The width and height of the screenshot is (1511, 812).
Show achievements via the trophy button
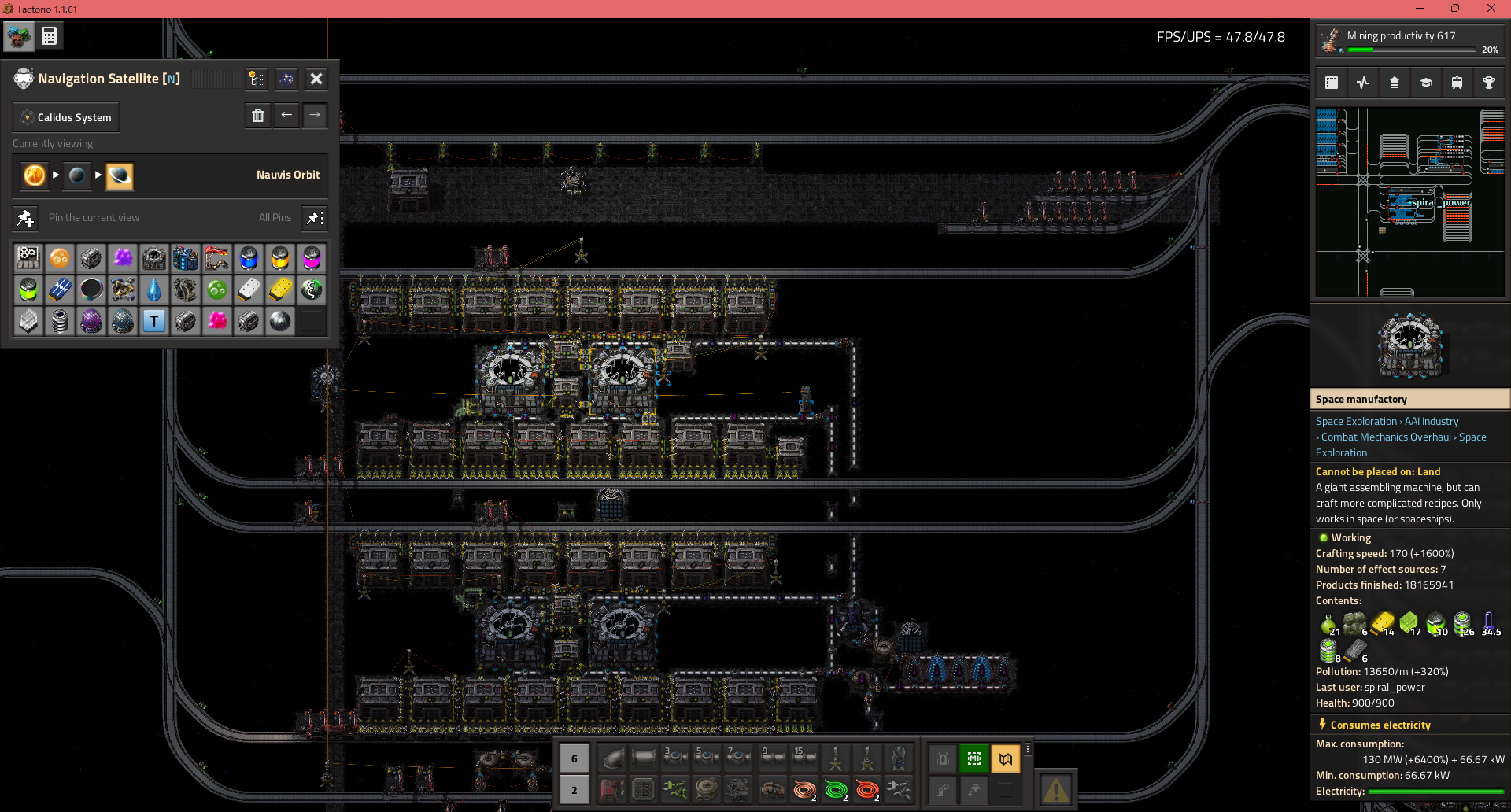point(1488,83)
